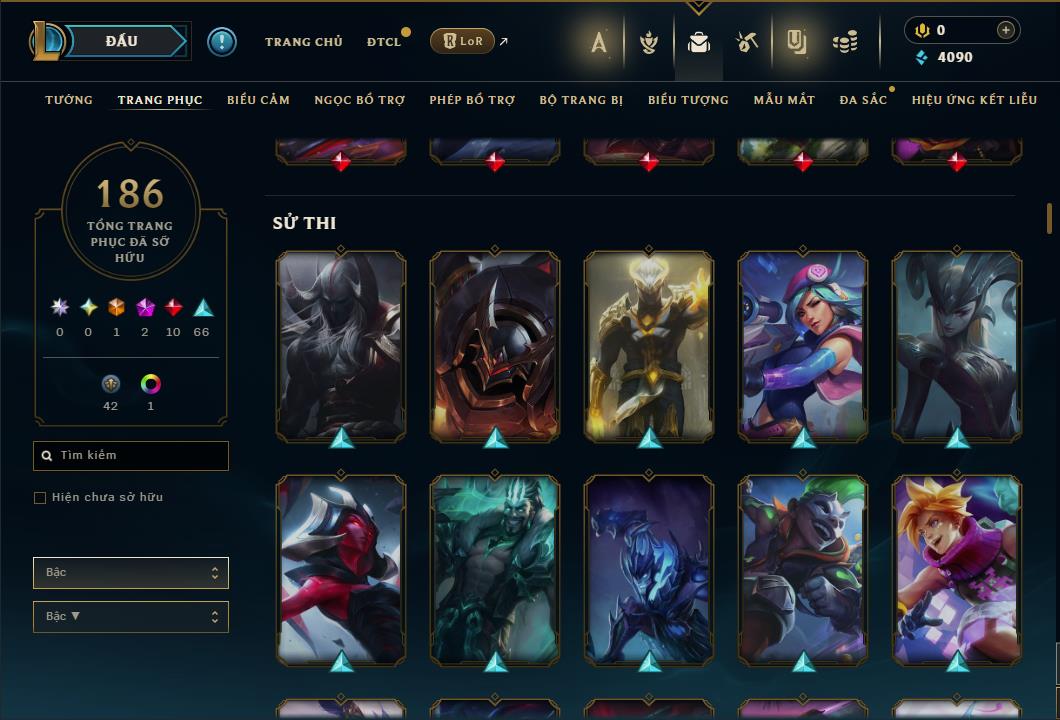Select the HIỆU ỨNG KẾT LIỄU tab

tap(973, 100)
